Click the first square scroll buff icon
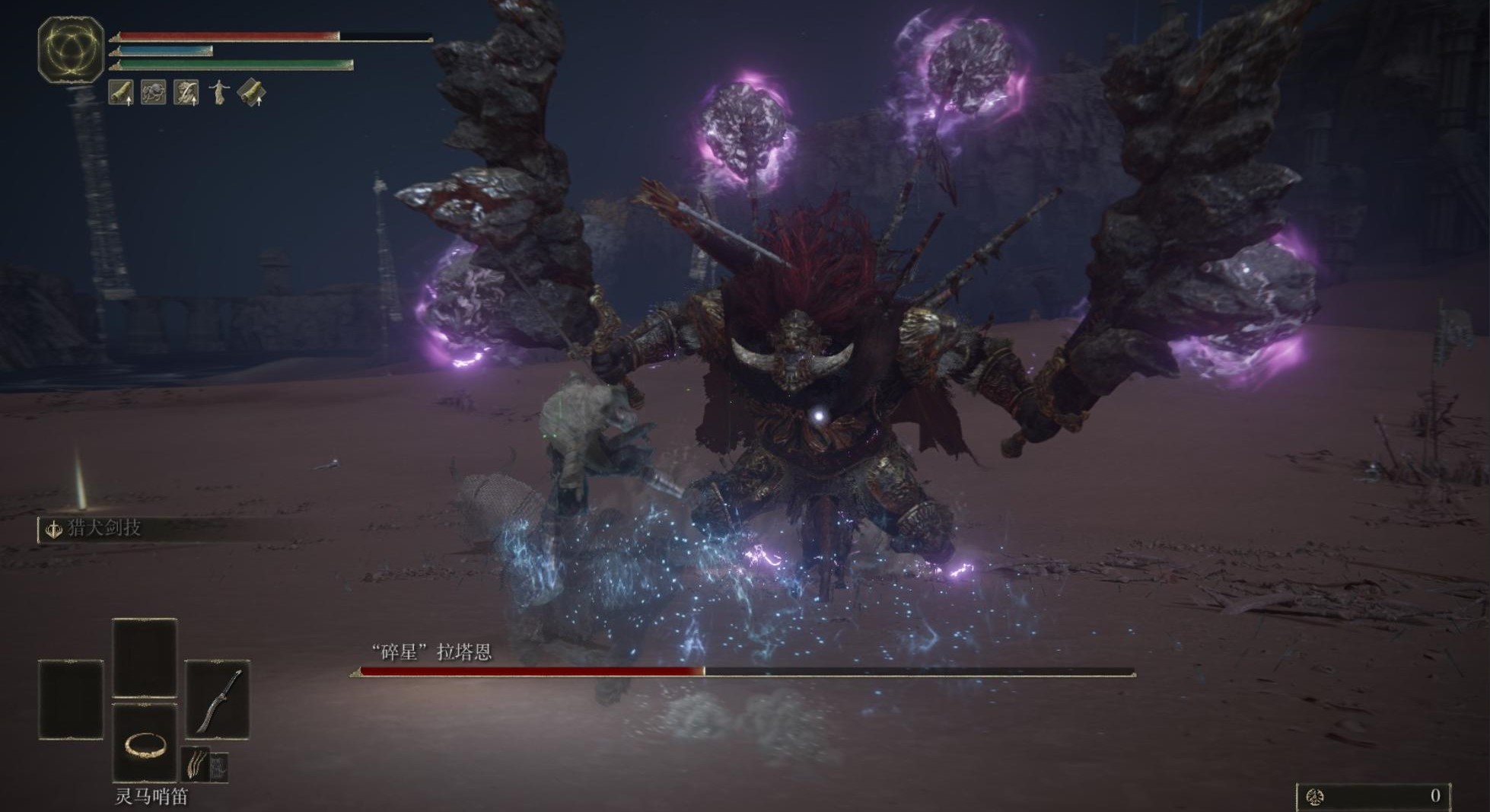 tap(122, 93)
